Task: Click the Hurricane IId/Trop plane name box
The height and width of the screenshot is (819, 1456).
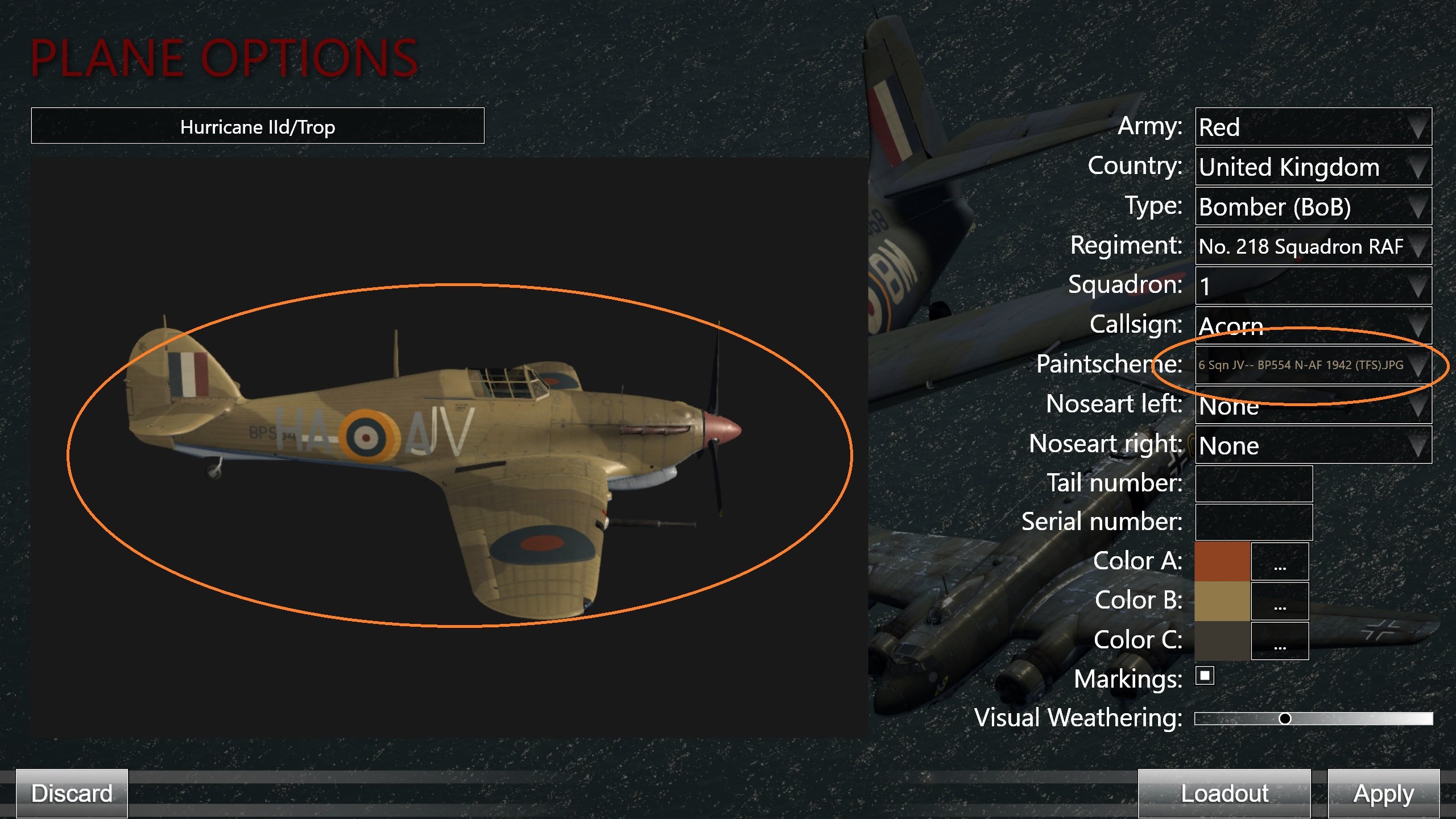Action: click(258, 126)
